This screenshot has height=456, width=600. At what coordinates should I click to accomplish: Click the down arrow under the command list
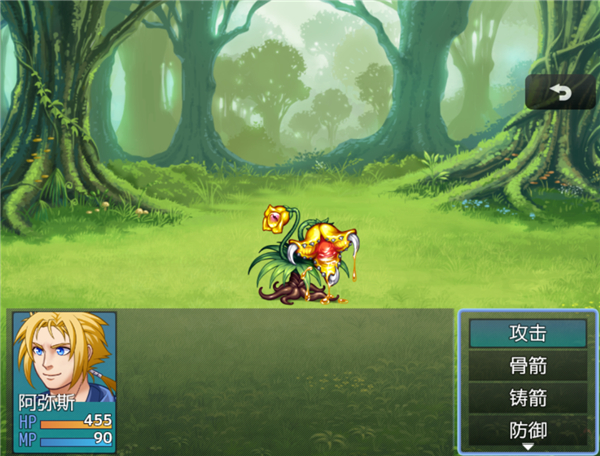(527, 447)
